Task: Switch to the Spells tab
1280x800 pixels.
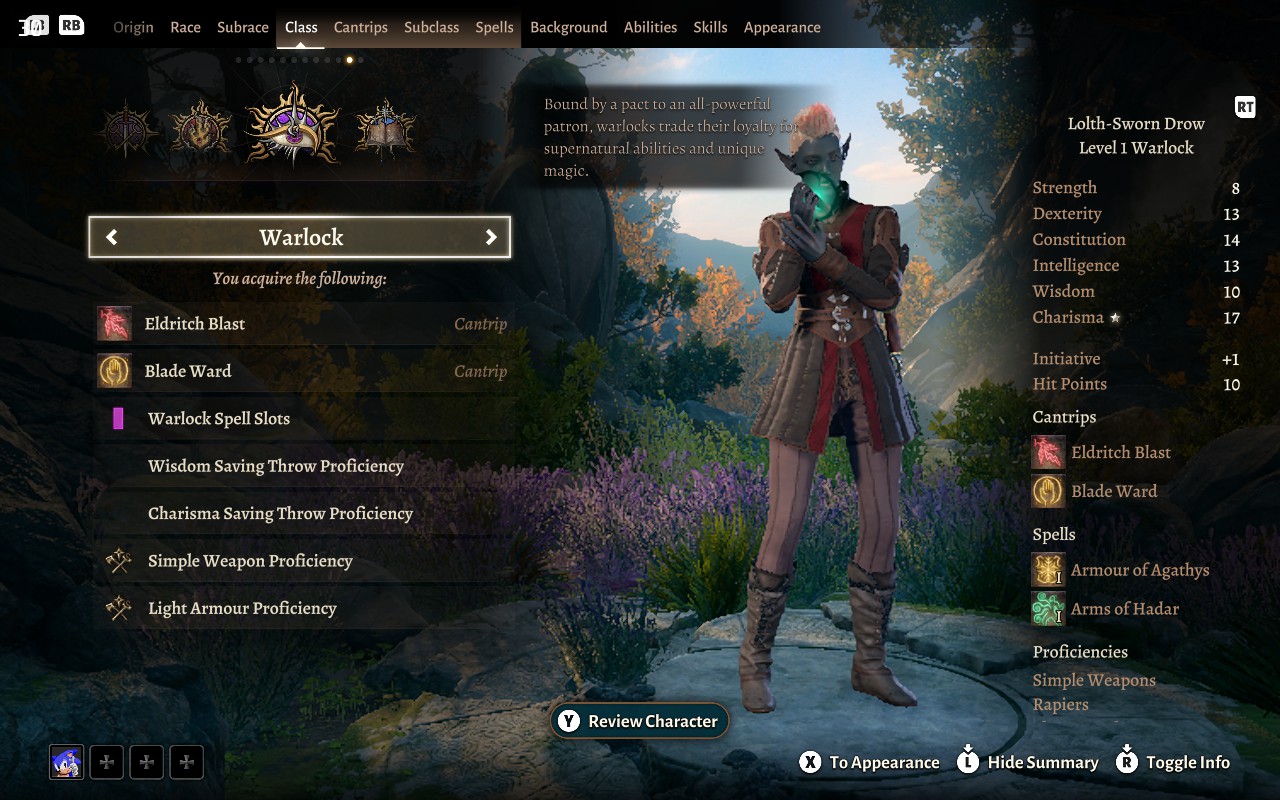Action: [494, 27]
